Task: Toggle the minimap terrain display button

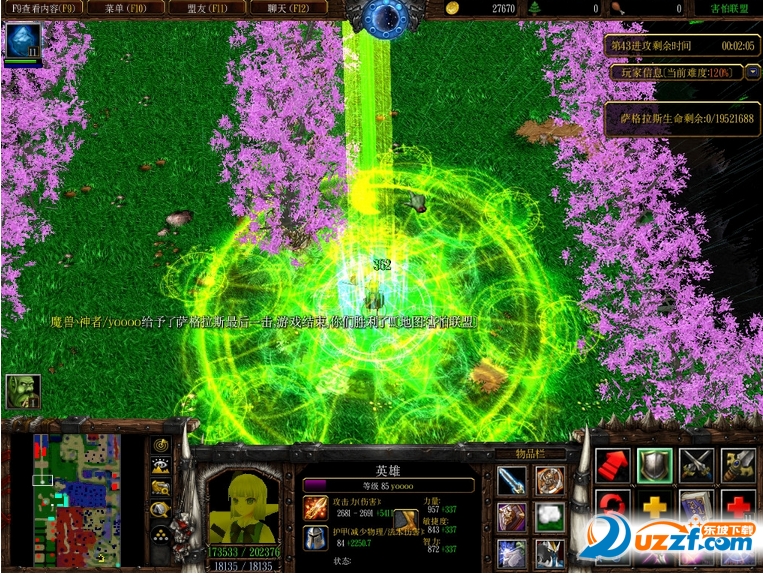Action: pos(161,466)
